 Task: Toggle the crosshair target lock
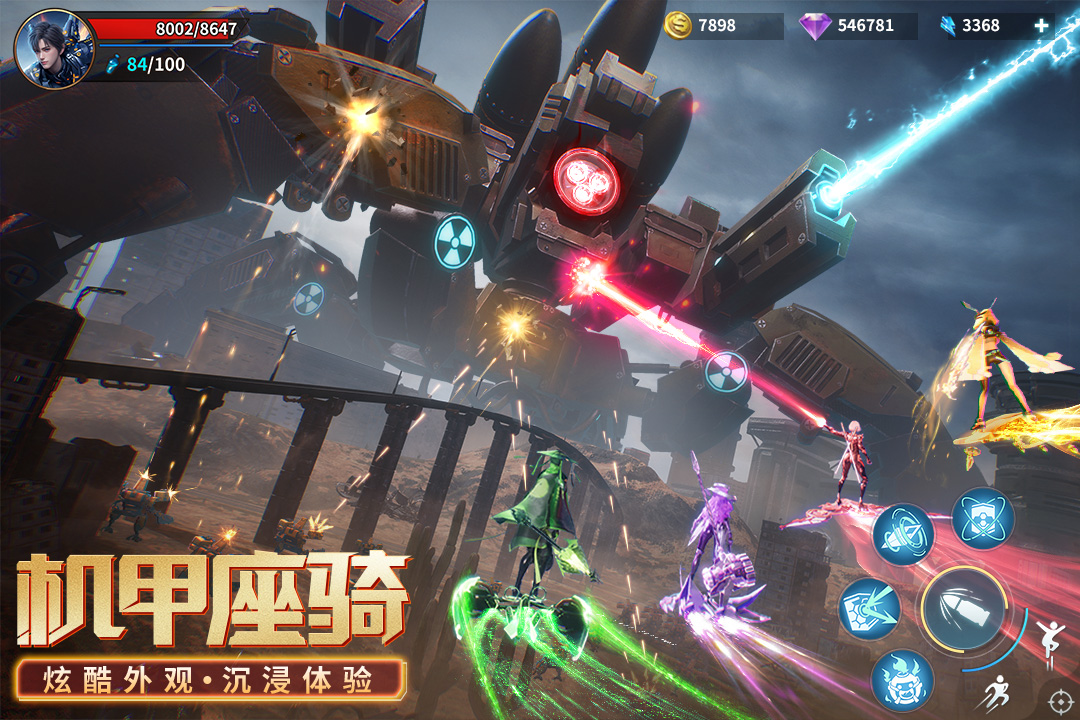point(1059,699)
